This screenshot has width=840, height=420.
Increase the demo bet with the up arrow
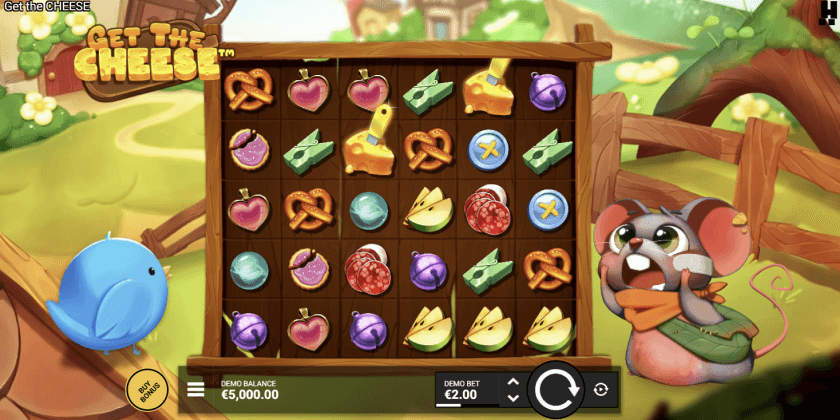513,382
